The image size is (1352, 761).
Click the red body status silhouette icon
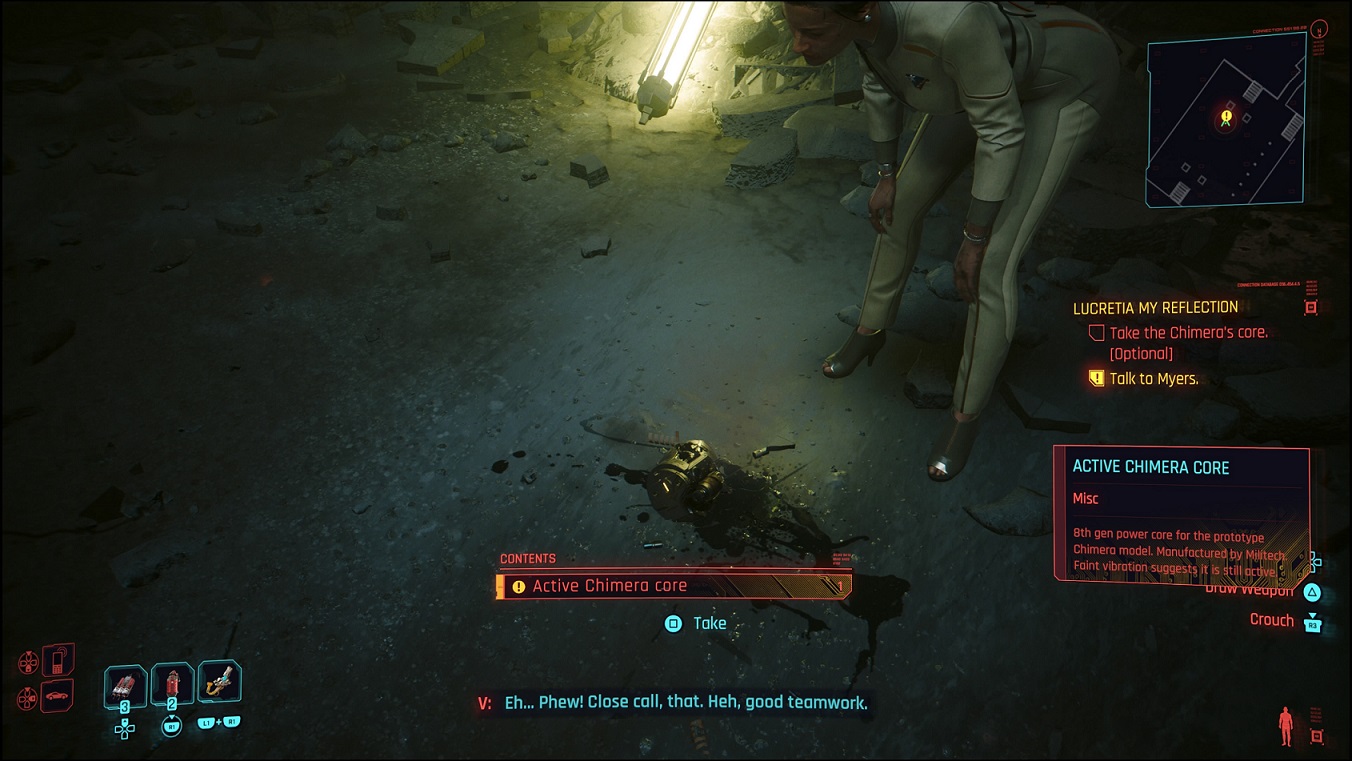(x=1286, y=725)
